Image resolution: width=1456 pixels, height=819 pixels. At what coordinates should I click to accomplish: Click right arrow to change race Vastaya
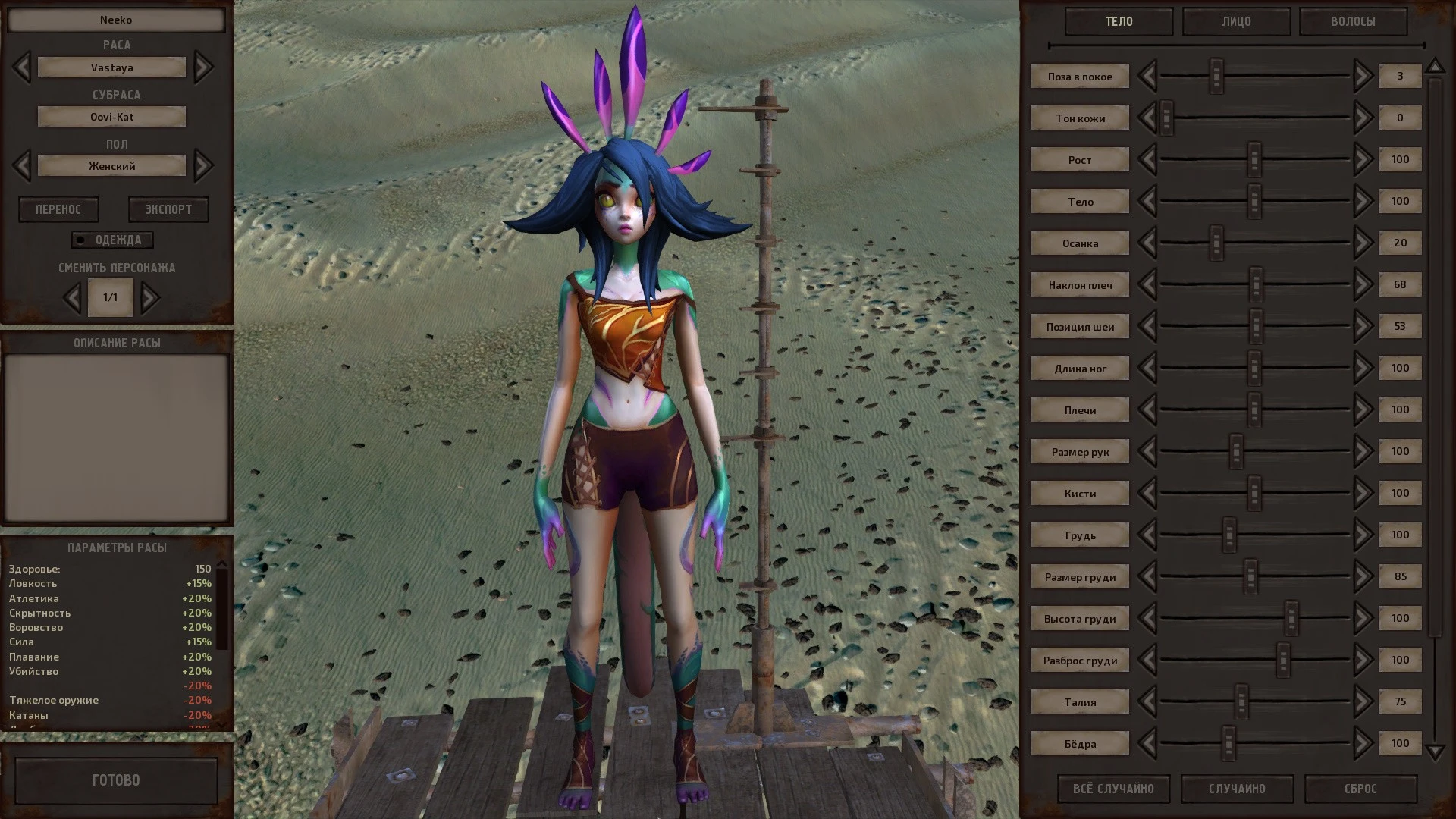[203, 67]
